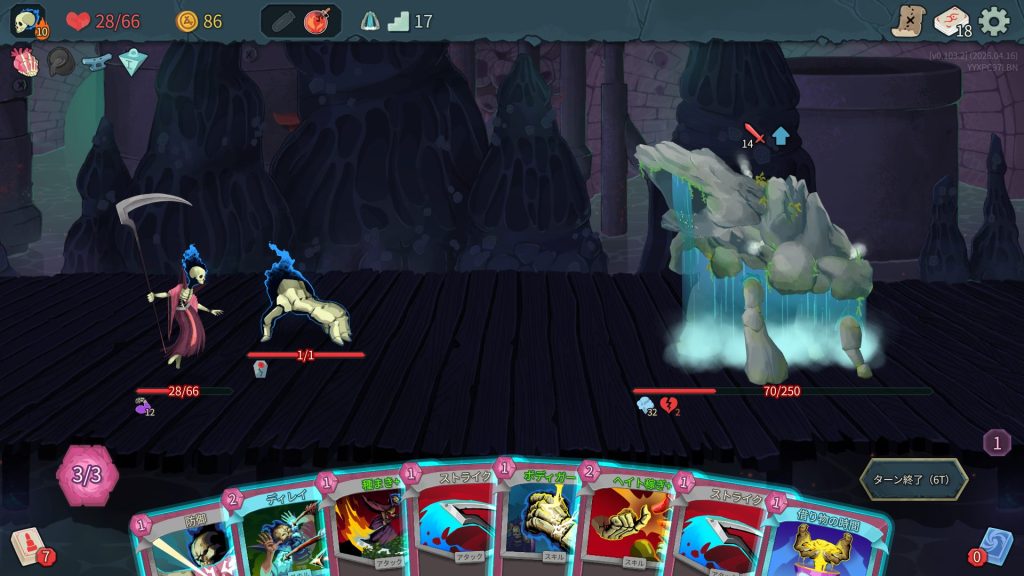Select the ヘイト稼ぎ+ skill card
The image size is (1024, 576).
(628, 520)
